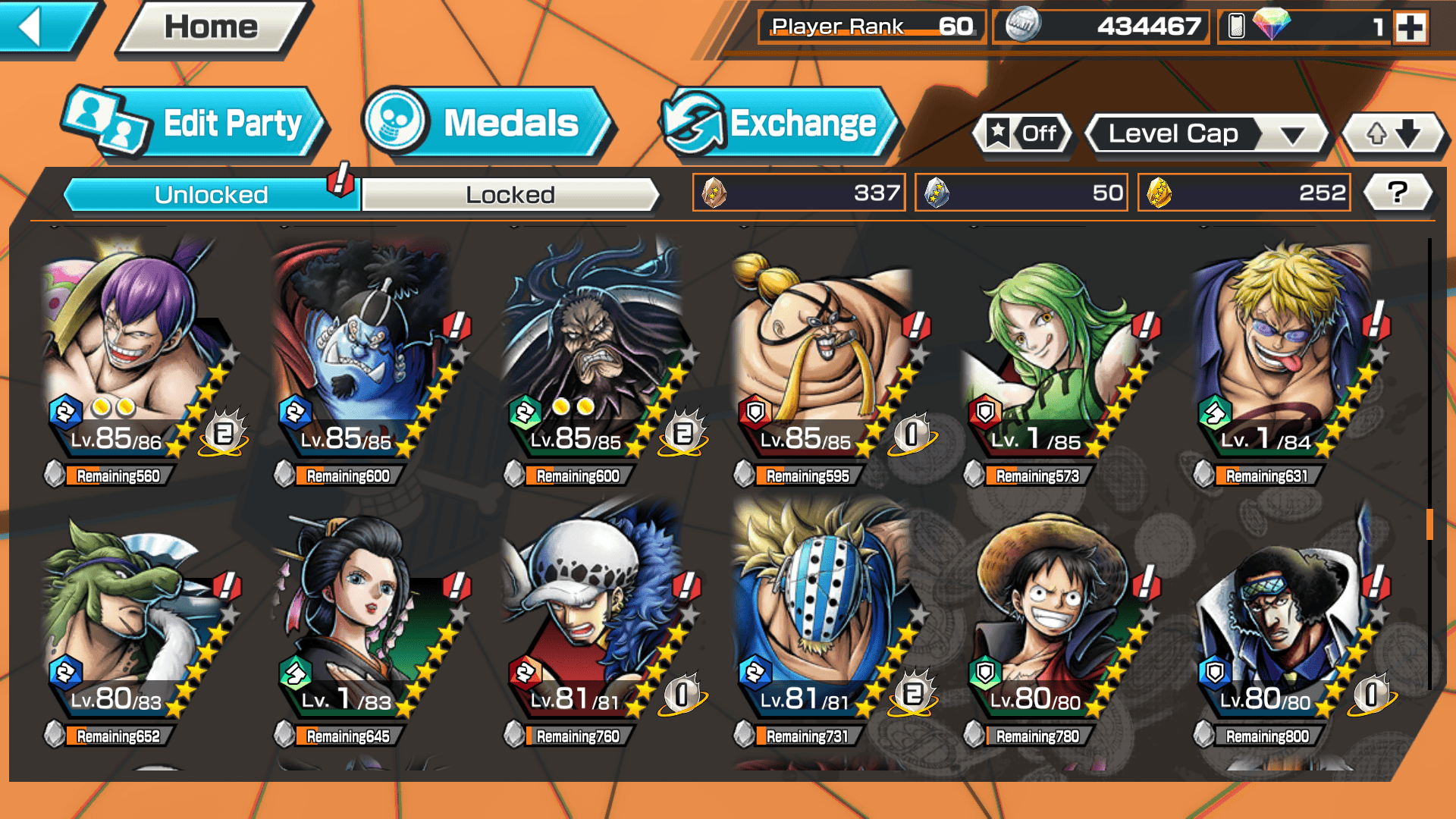Switch to the Locked tab
The width and height of the screenshot is (1456, 819).
[510, 195]
